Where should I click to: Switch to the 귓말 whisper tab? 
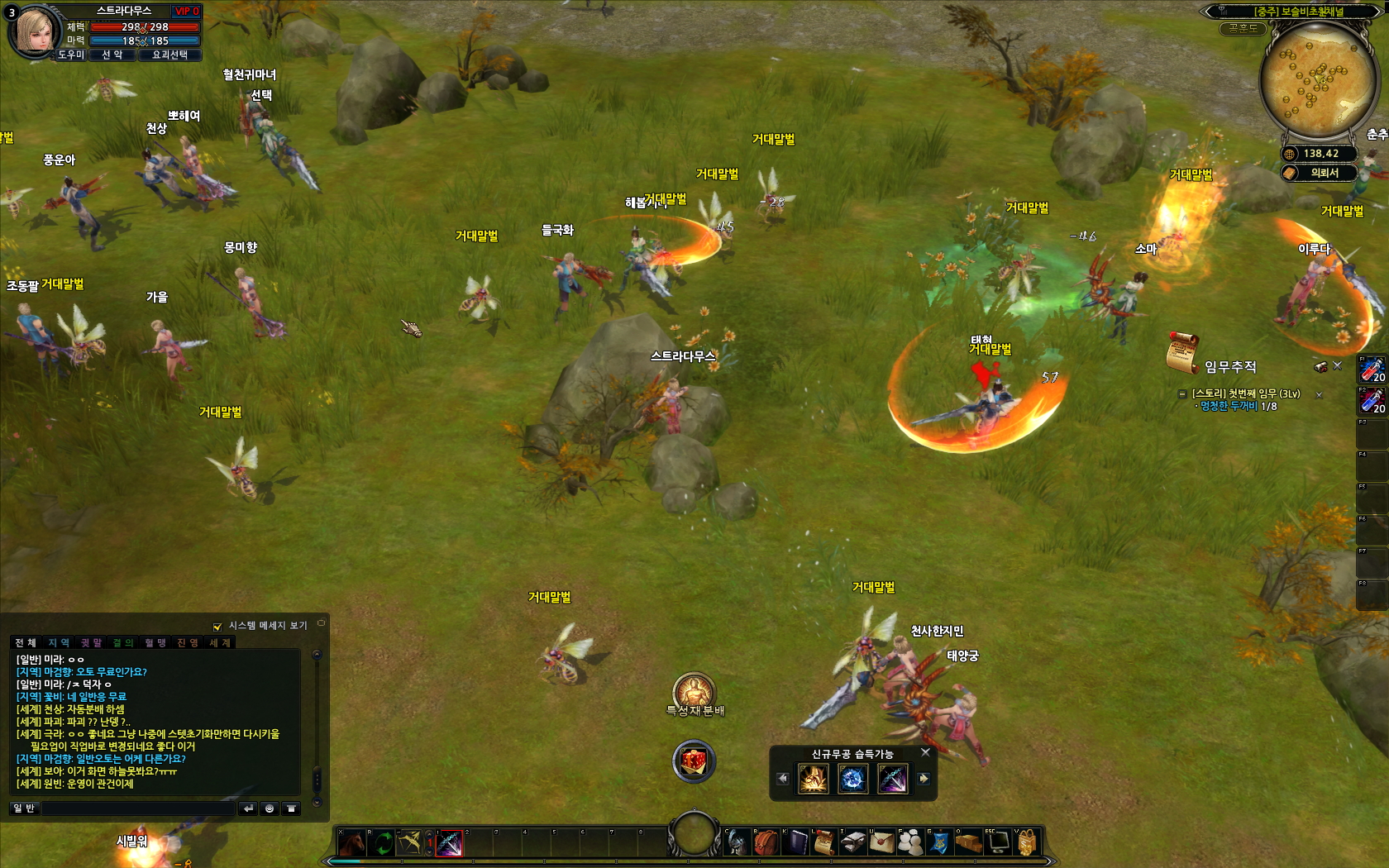pos(91,642)
